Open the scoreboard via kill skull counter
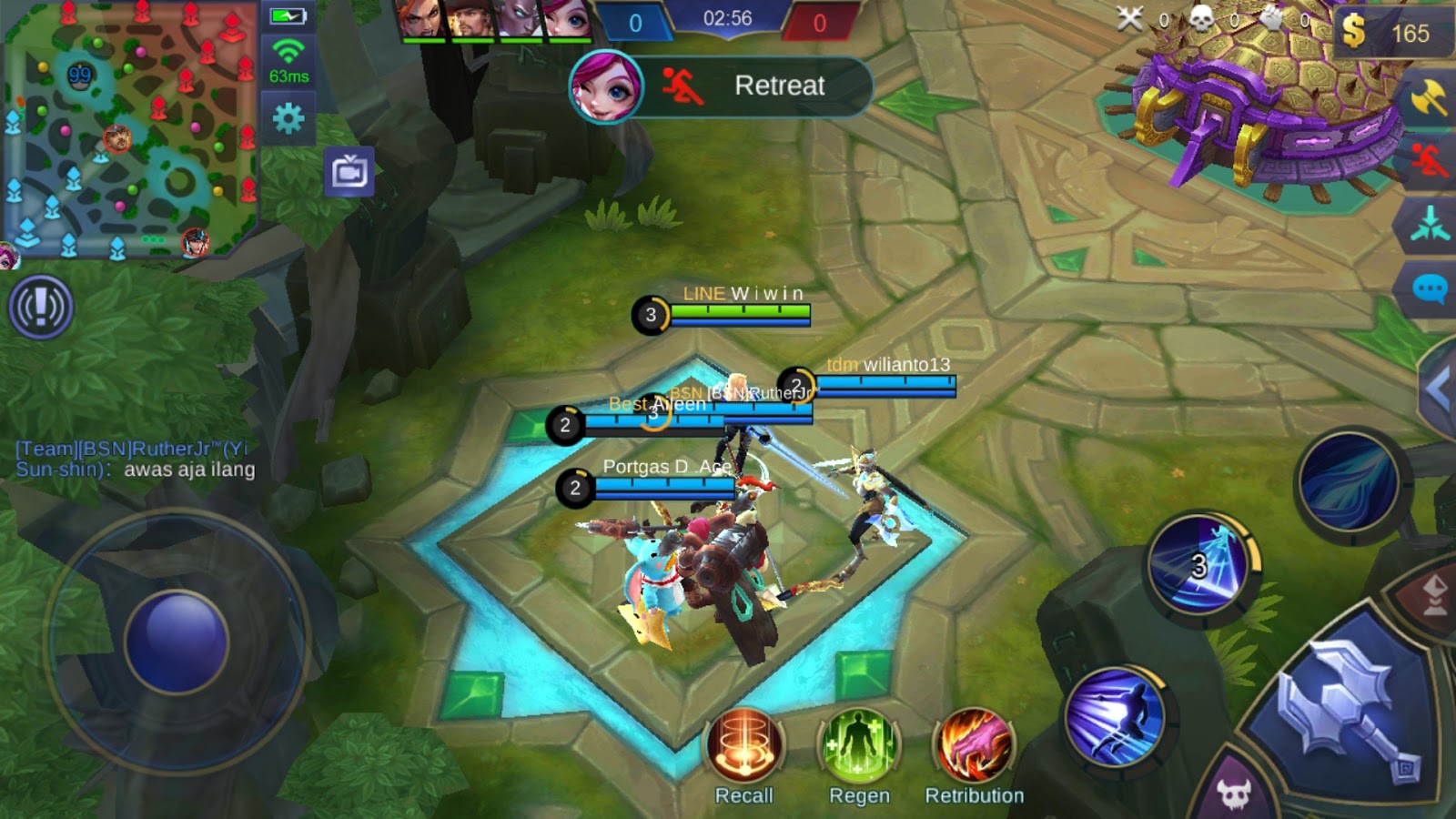This screenshot has height=819, width=1456. click(x=1201, y=18)
